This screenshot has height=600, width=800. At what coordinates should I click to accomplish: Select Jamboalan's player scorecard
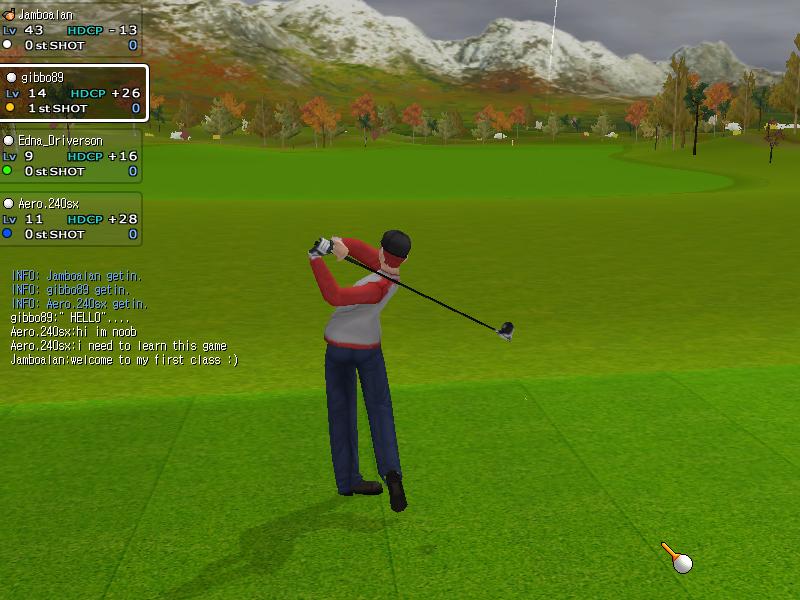tap(70, 30)
